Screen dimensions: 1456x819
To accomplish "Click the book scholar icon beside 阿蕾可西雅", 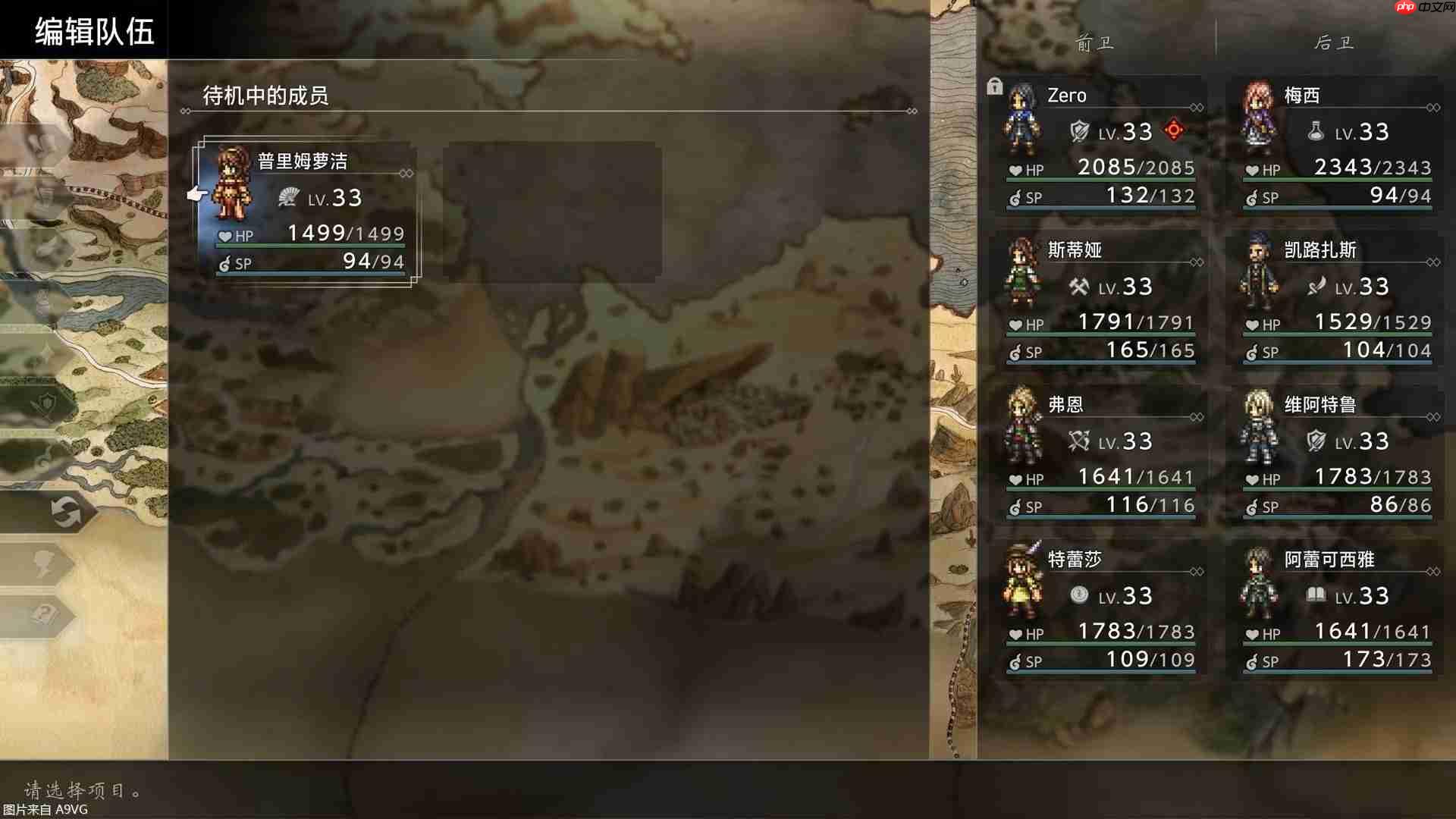I will click(1316, 595).
